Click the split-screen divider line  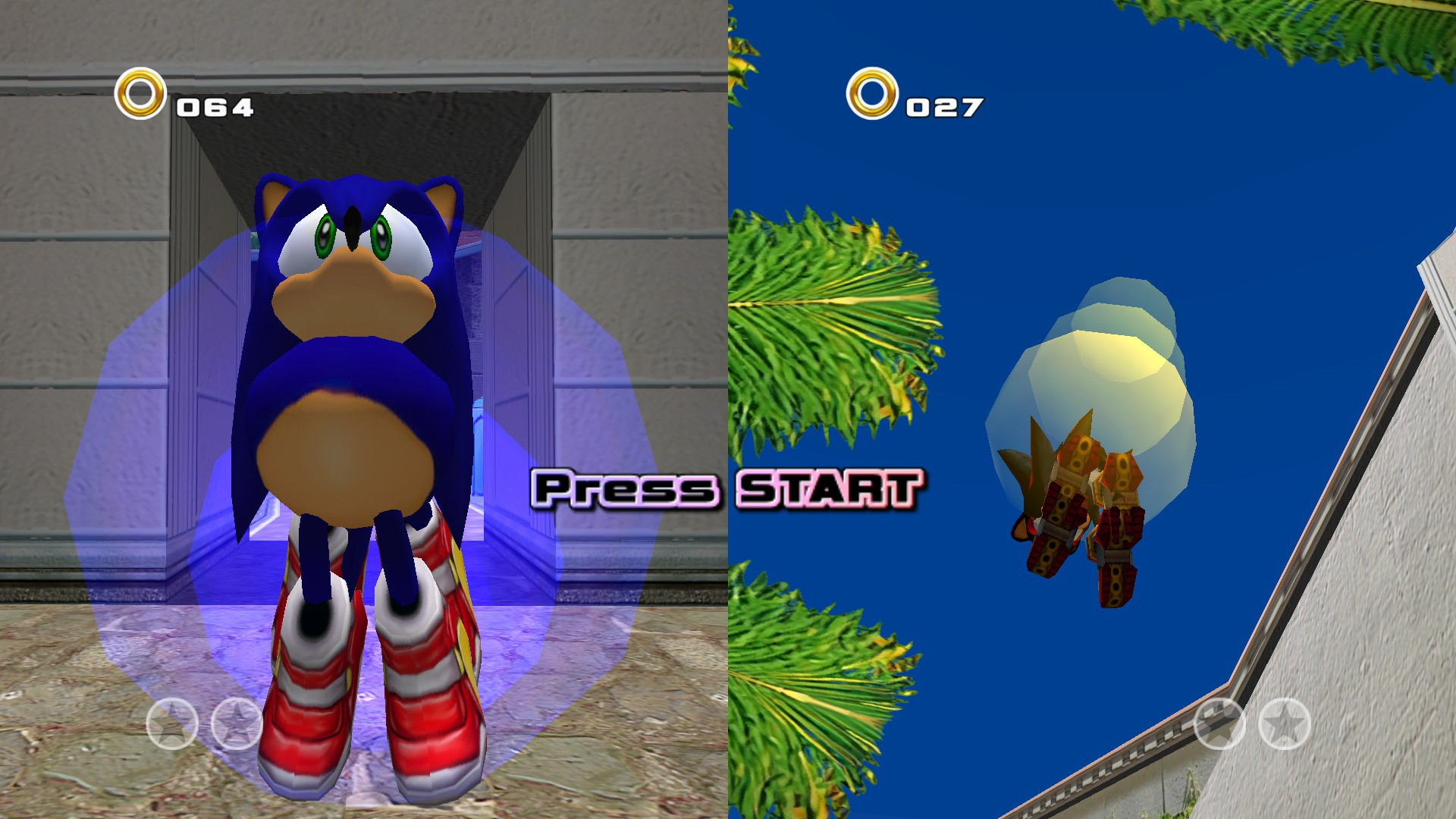coord(726,409)
